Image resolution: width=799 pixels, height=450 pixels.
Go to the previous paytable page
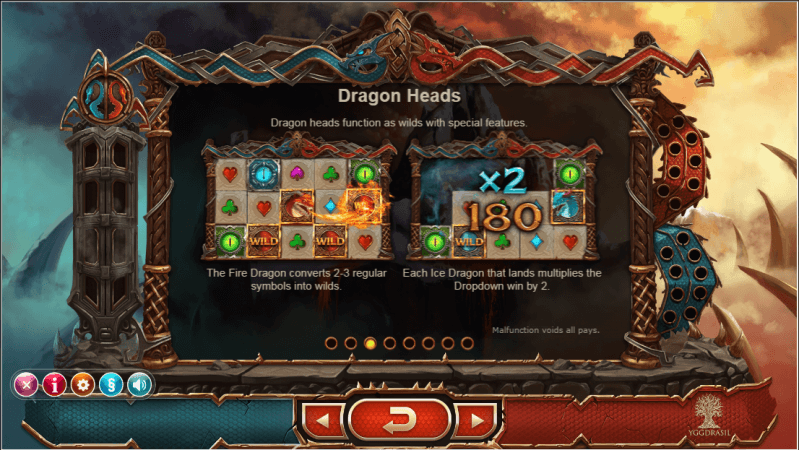pyautogui.click(x=322, y=421)
